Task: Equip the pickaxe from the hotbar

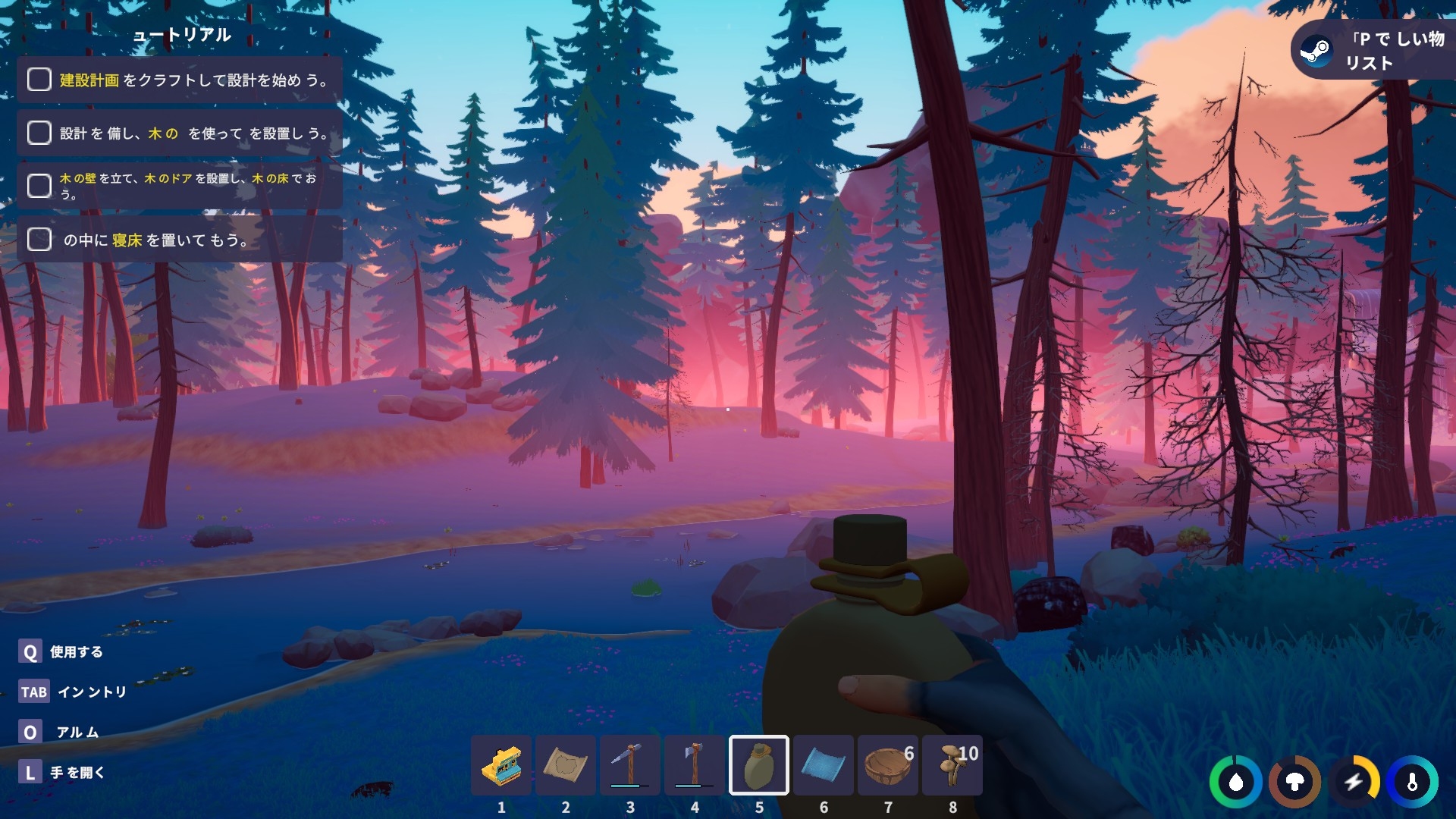Action: pos(629,765)
